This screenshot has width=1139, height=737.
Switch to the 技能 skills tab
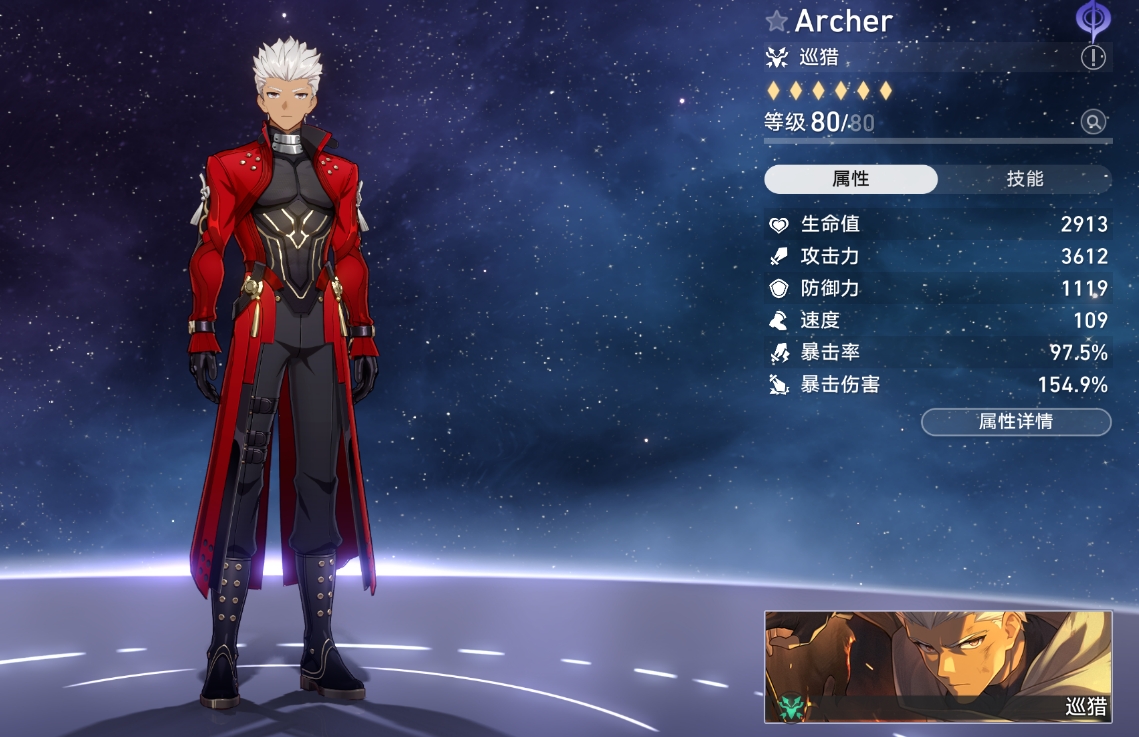(x=1024, y=179)
